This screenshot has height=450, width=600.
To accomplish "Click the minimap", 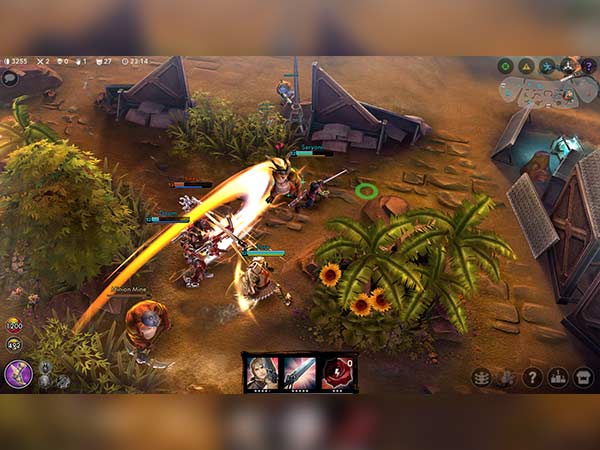I will coord(548,92).
